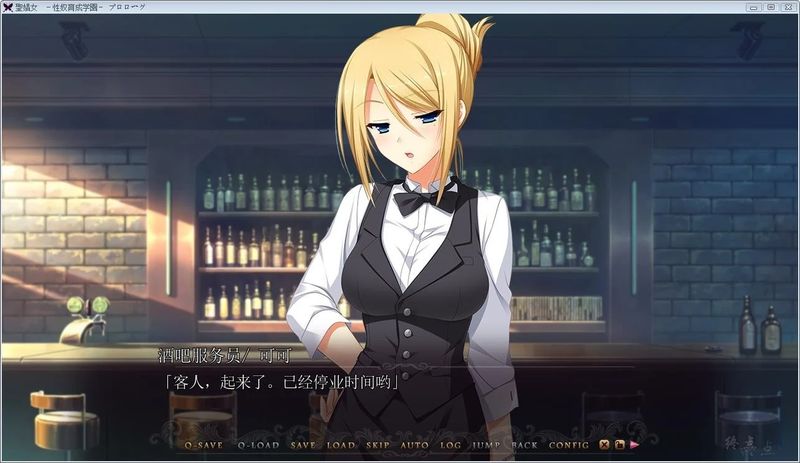Click the lock icon beside the X
Screen dimensions: 800x463
point(620,444)
